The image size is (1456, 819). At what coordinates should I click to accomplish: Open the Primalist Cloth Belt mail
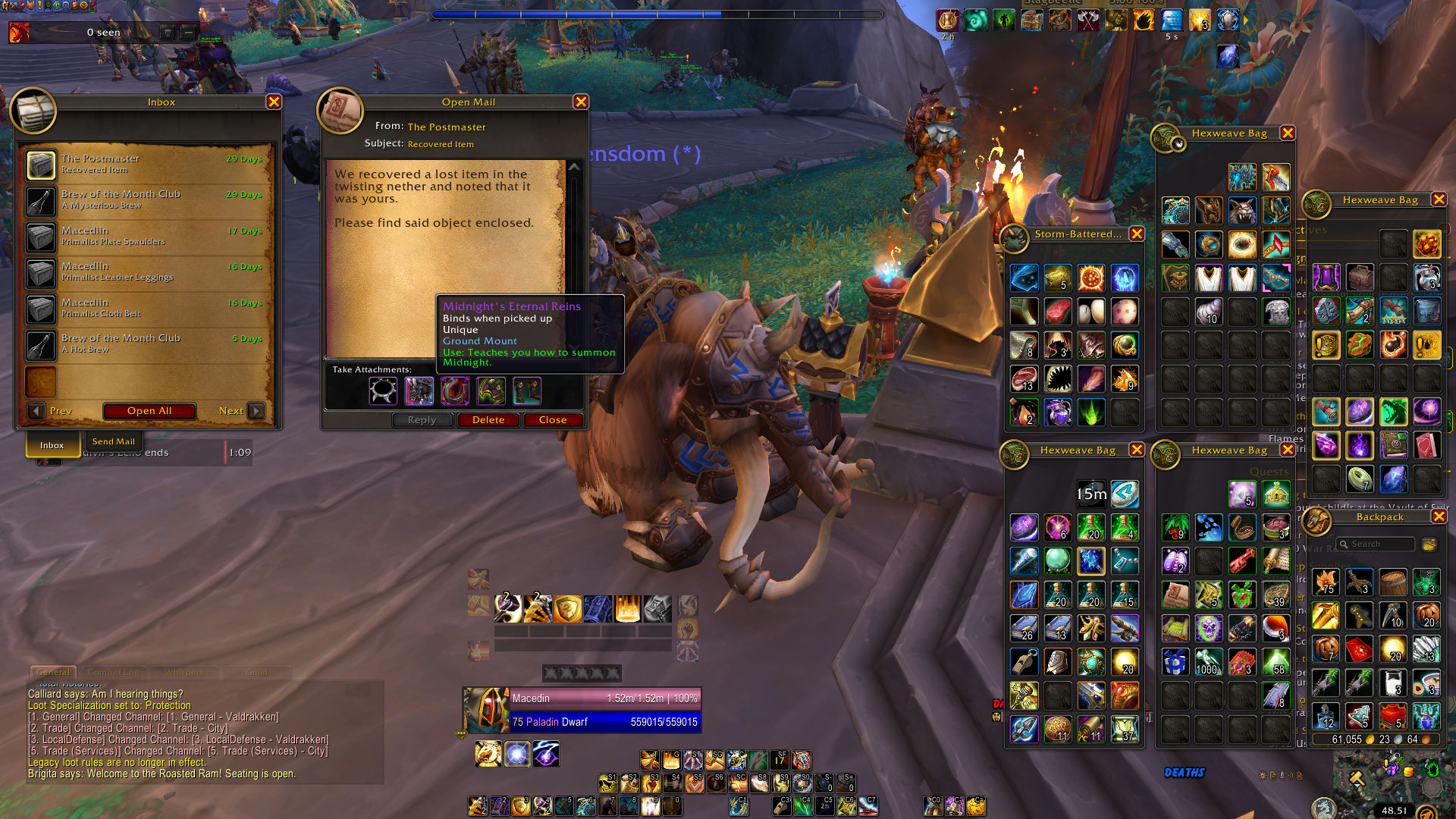coord(146,308)
